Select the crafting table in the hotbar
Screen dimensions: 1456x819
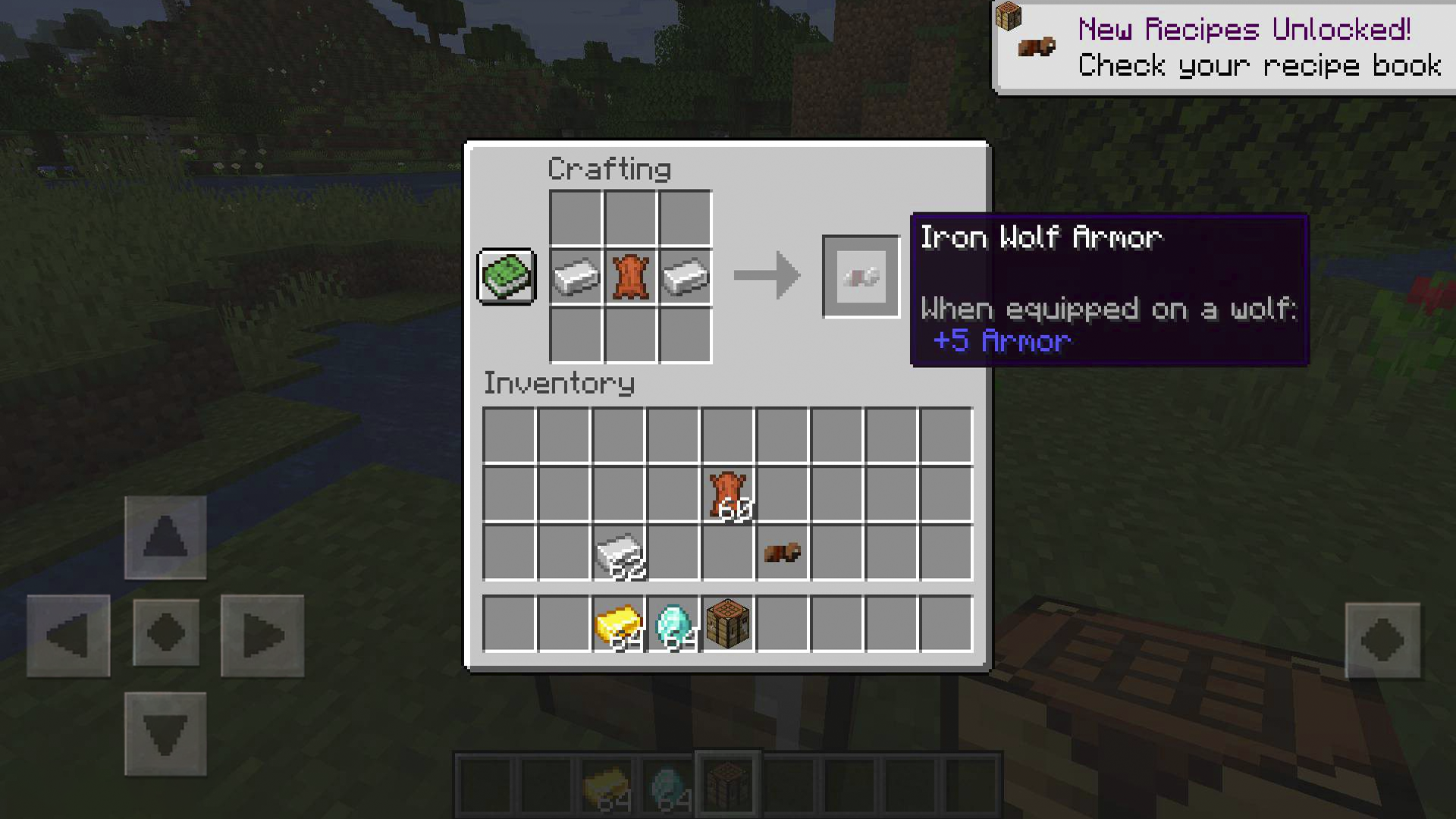tap(726, 781)
